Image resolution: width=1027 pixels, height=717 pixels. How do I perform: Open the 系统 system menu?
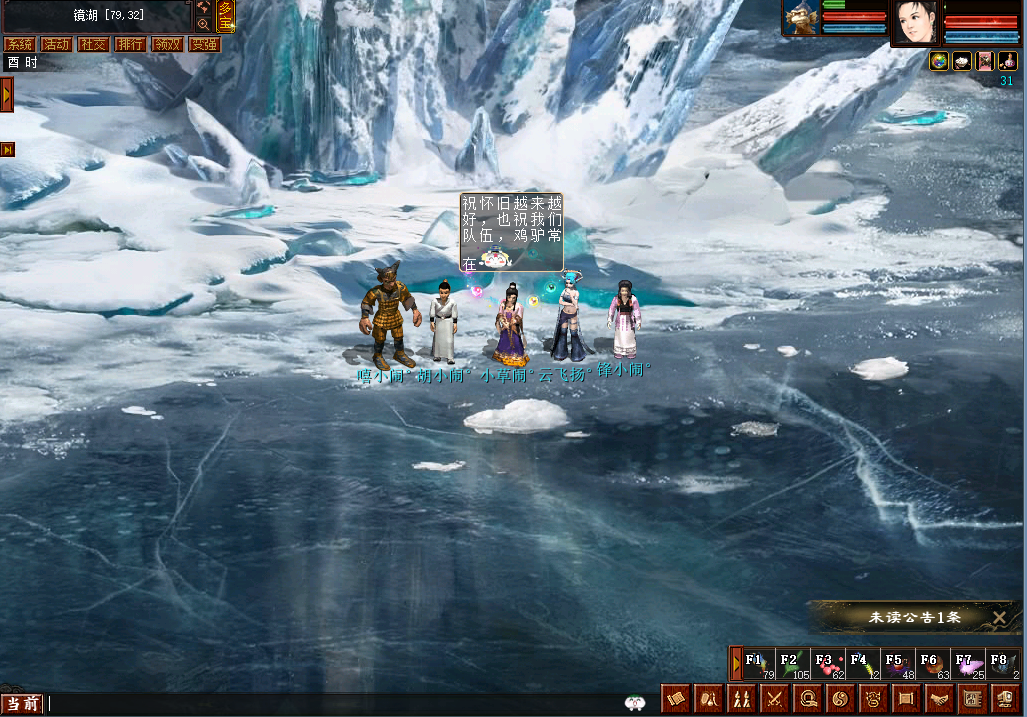point(19,45)
